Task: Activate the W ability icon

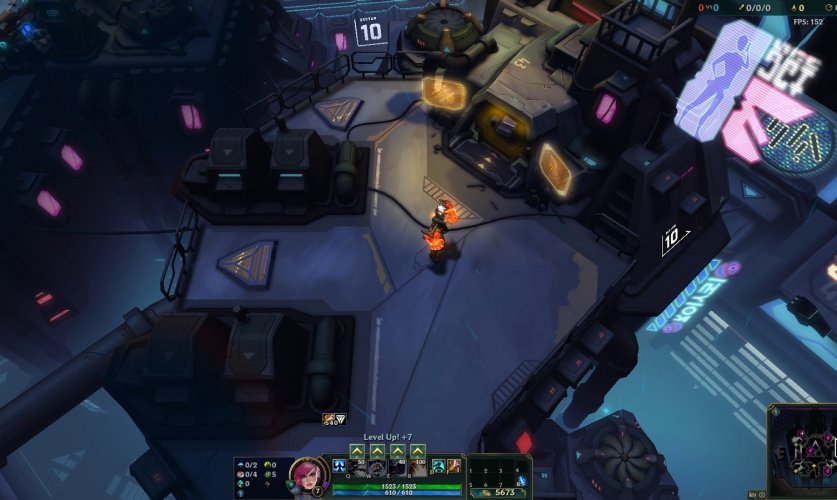Action: pos(377,467)
